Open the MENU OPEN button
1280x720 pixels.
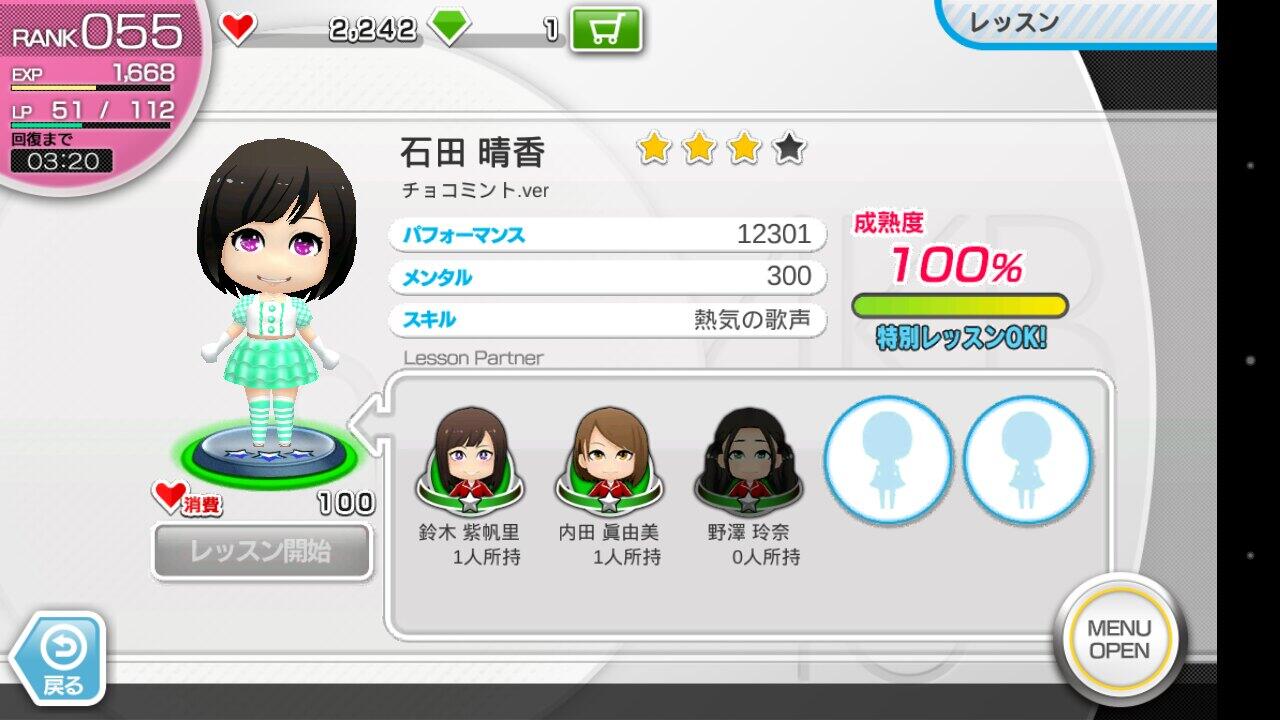click(x=1119, y=639)
